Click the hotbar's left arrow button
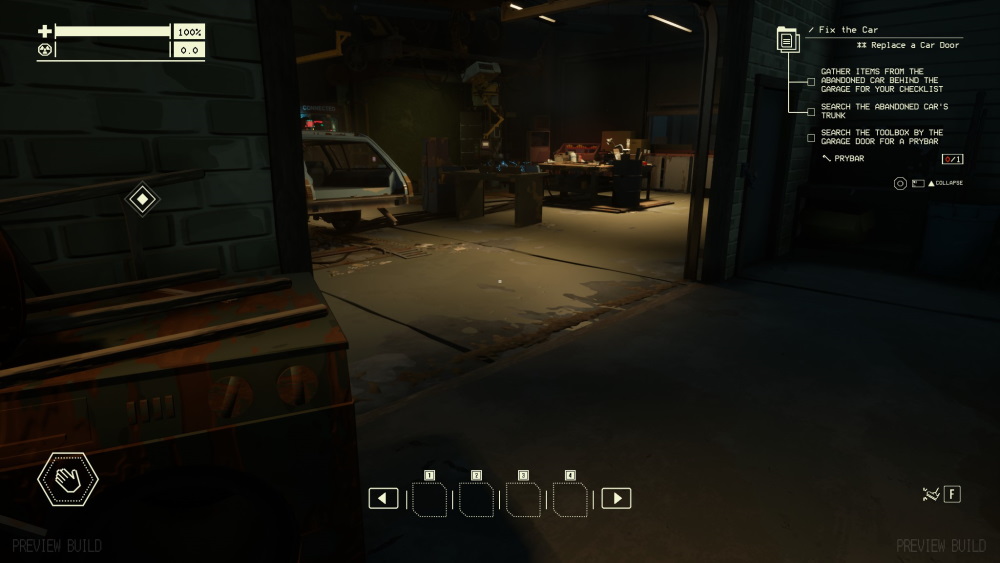1000x563 pixels. pyautogui.click(x=383, y=498)
